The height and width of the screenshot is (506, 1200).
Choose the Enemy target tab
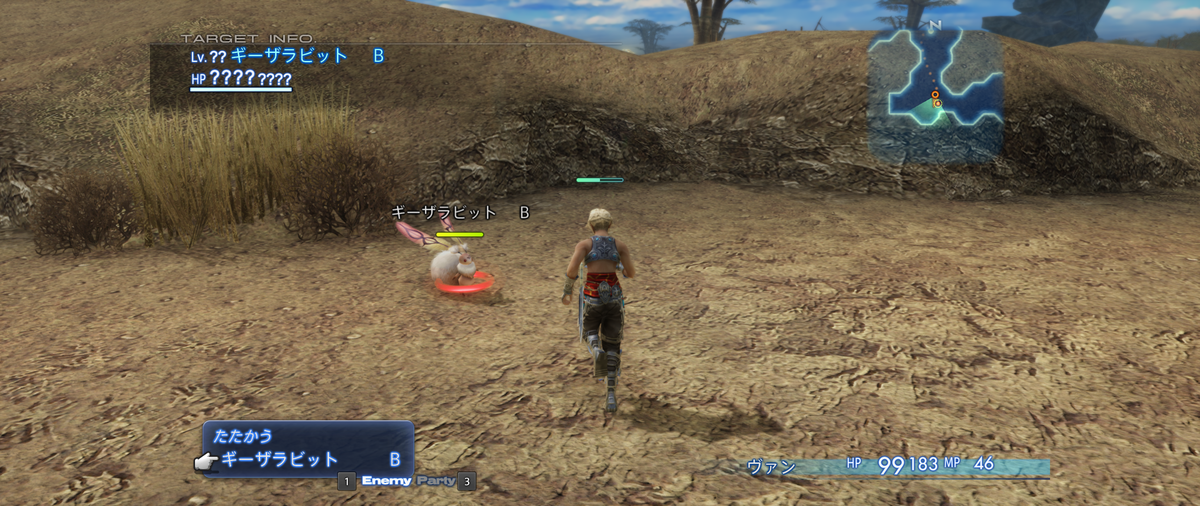pos(386,481)
